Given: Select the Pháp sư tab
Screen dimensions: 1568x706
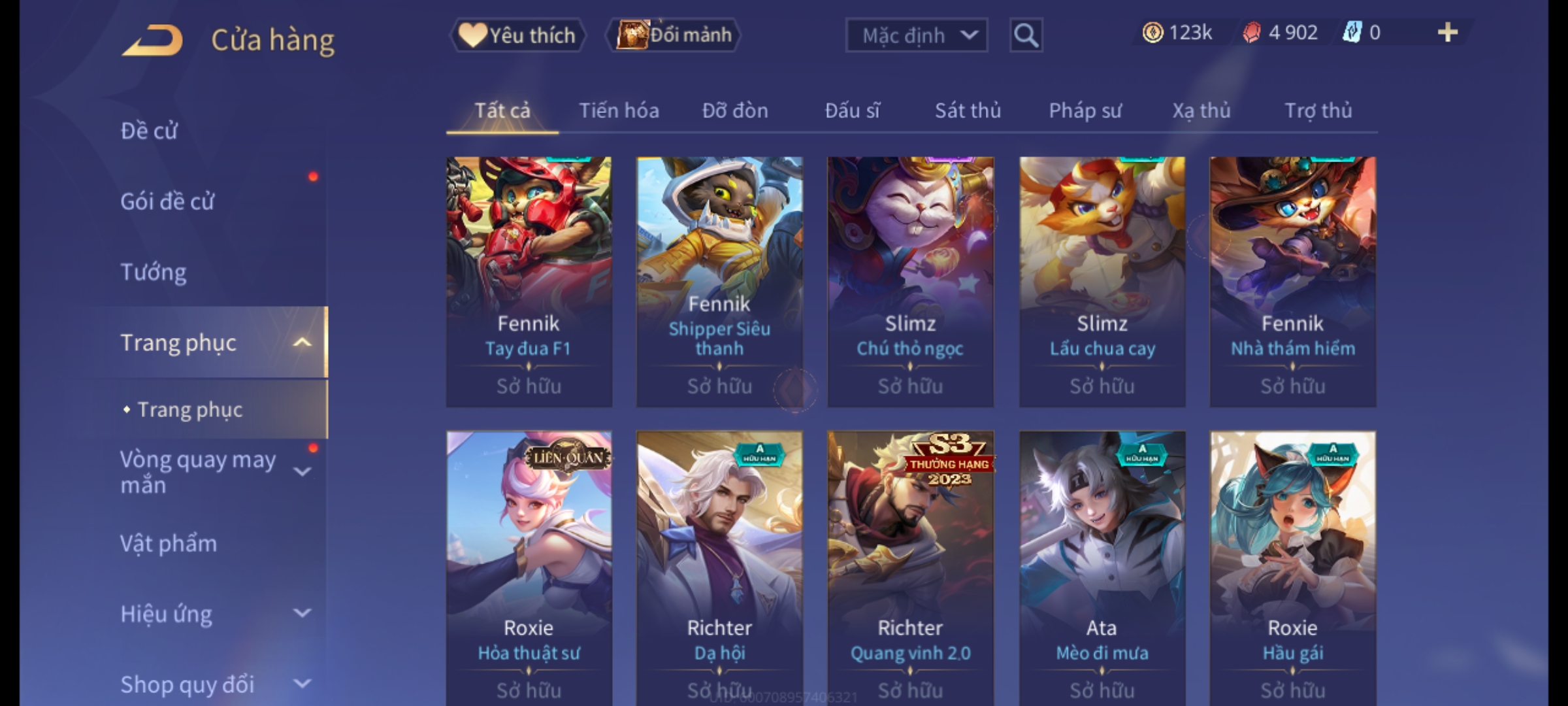Looking at the screenshot, I should coord(1085,110).
